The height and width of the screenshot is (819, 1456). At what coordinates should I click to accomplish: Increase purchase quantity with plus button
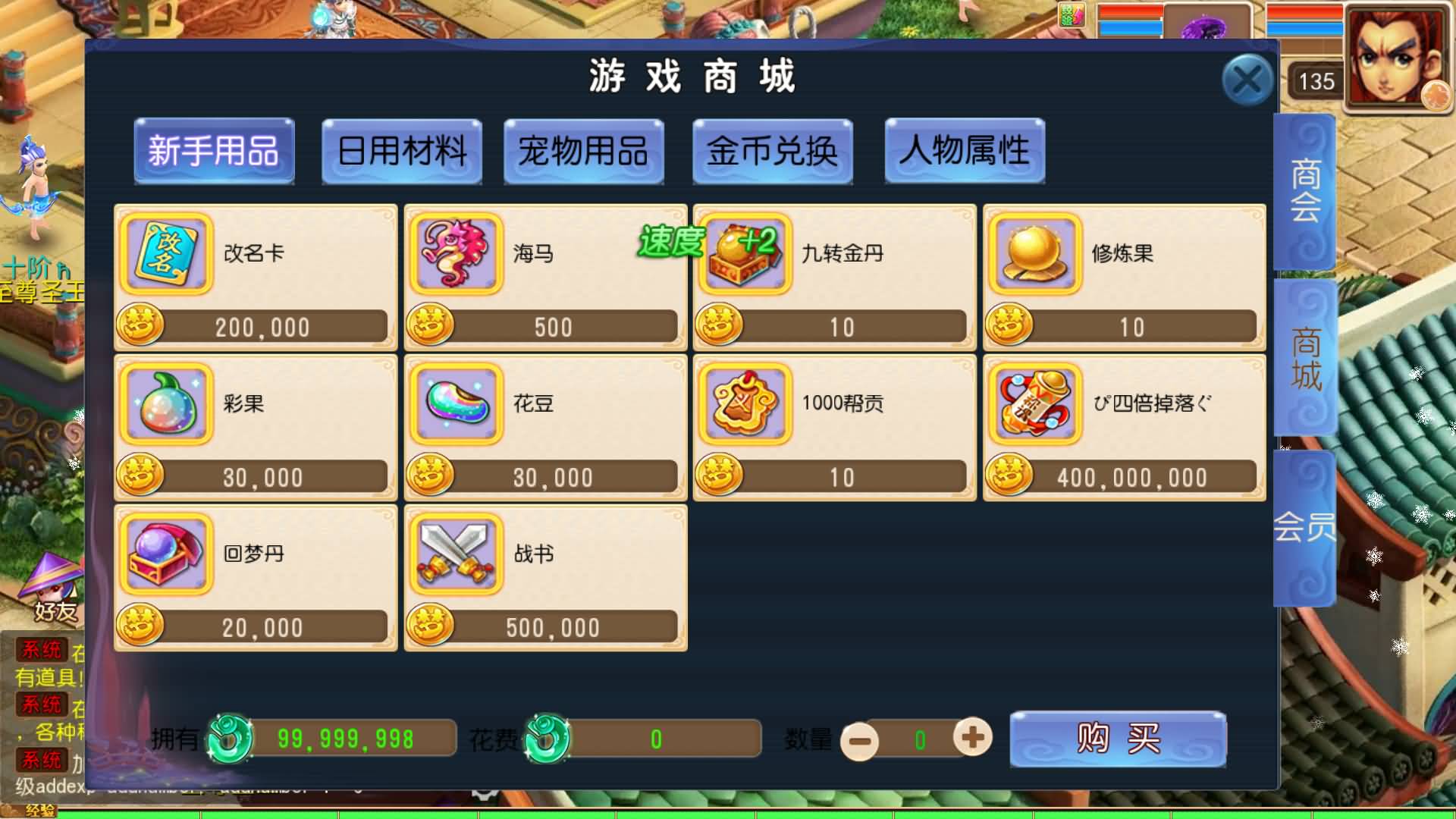[x=974, y=738]
